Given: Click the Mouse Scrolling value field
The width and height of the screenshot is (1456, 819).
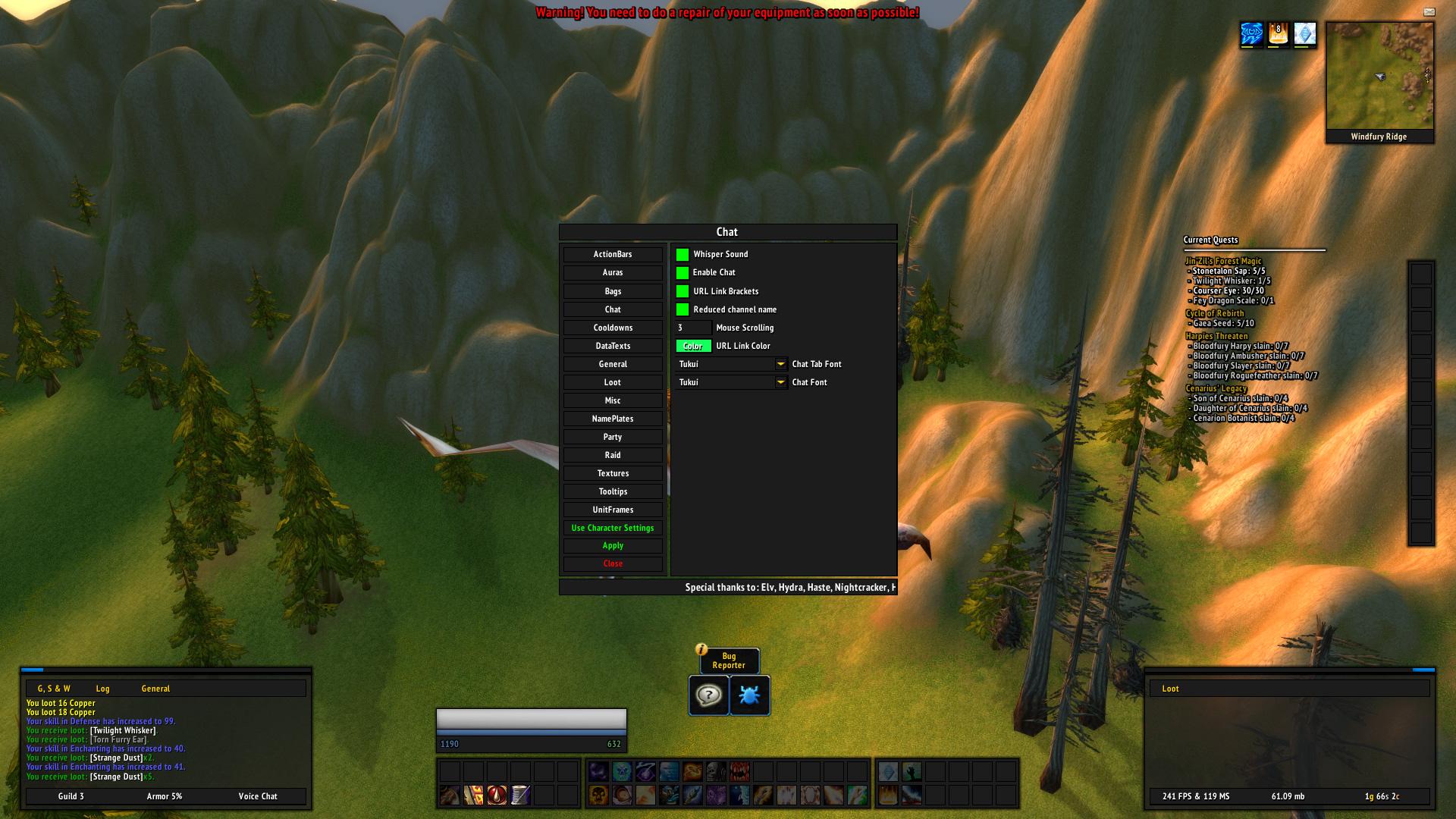Looking at the screenshot, I should coord(693,328).
